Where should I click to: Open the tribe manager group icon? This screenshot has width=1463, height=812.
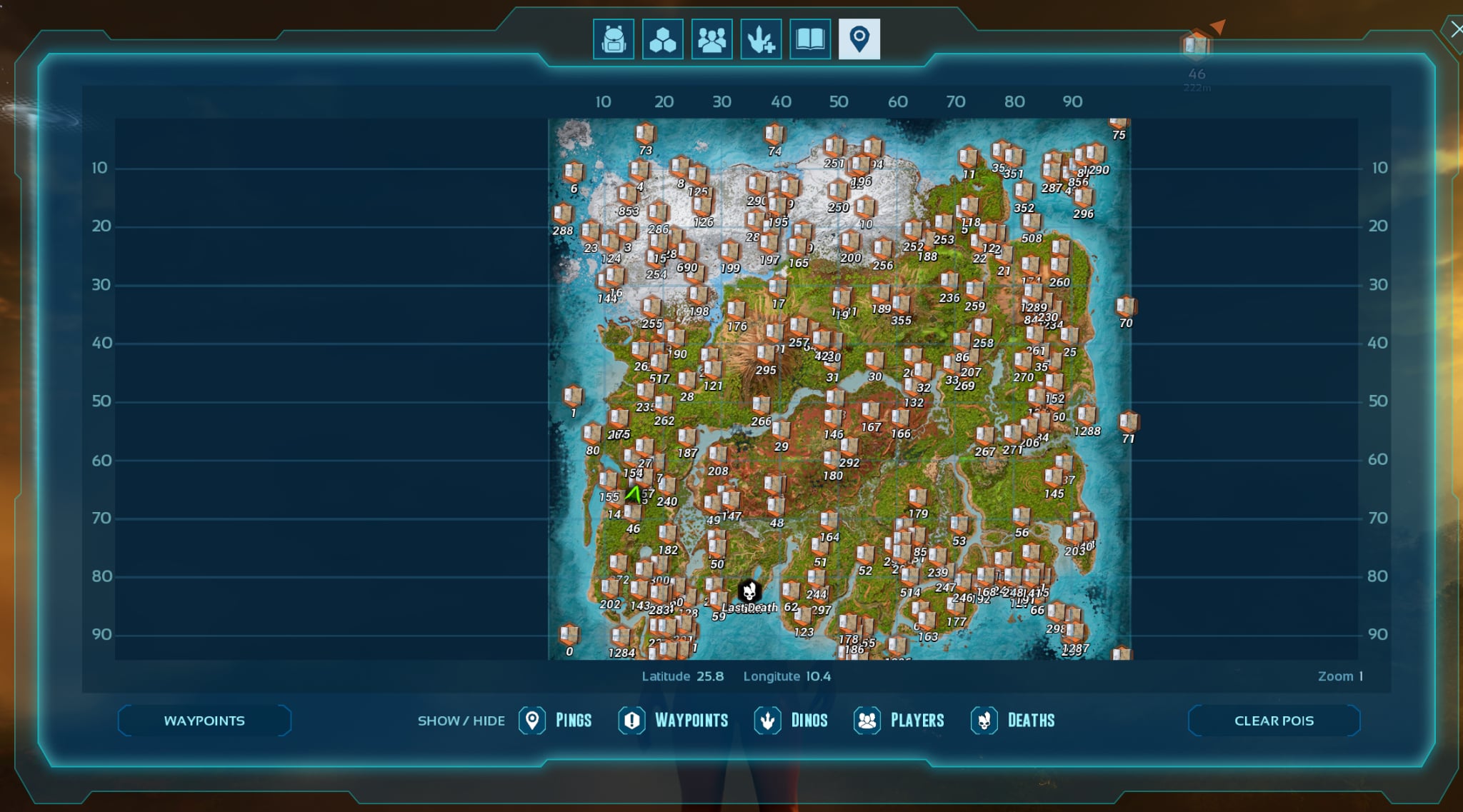[711, 39]
